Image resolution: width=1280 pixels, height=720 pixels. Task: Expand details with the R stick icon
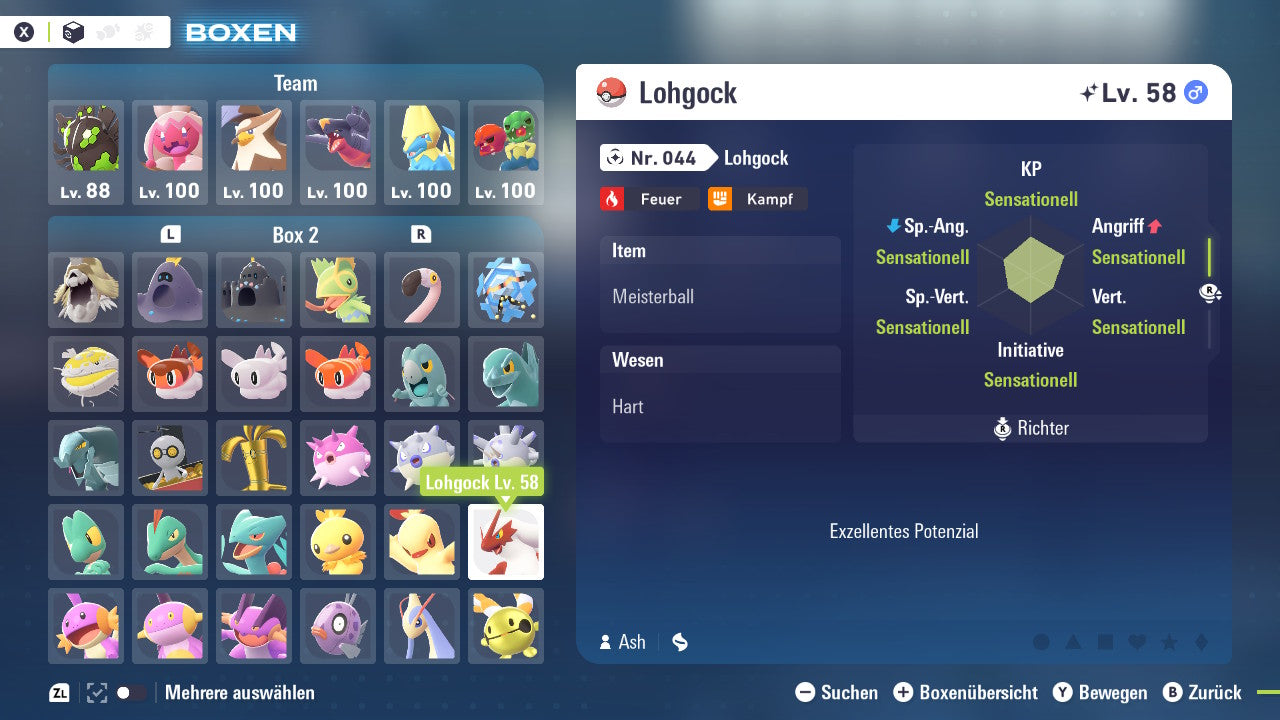pyautogui.click(x=1210, y=293)
